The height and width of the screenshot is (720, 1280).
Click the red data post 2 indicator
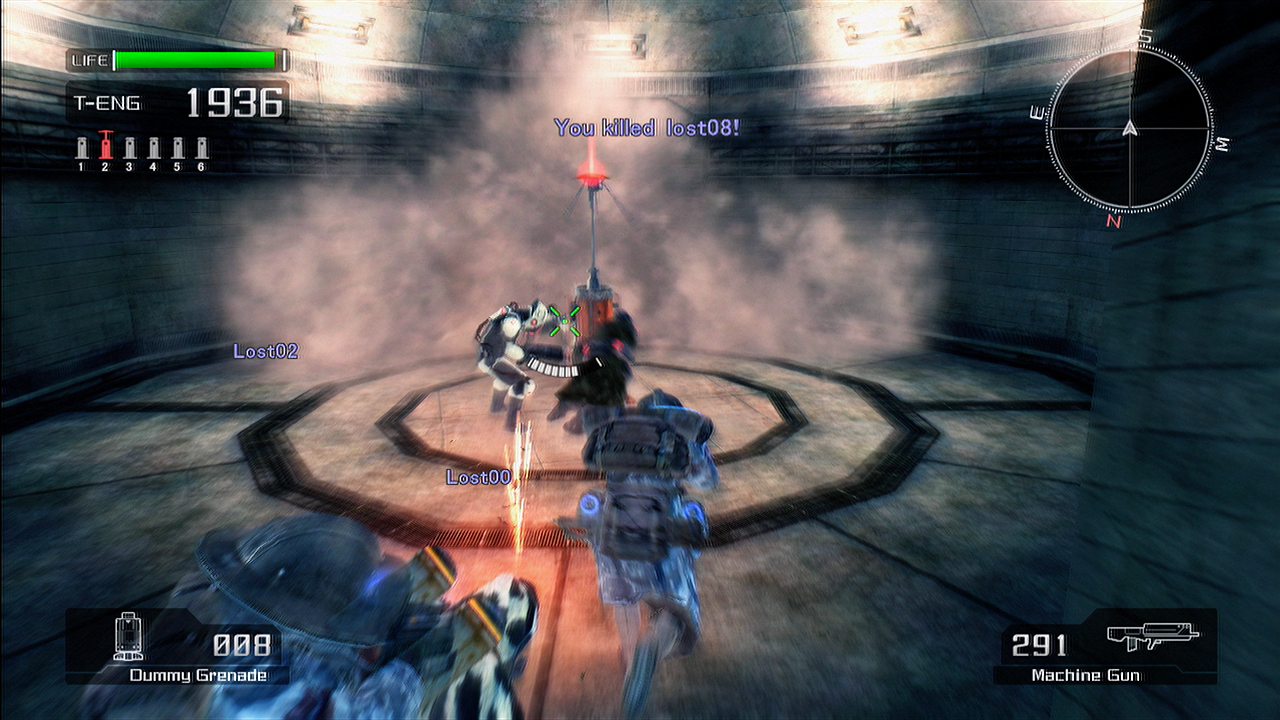(x=105, y=147)
